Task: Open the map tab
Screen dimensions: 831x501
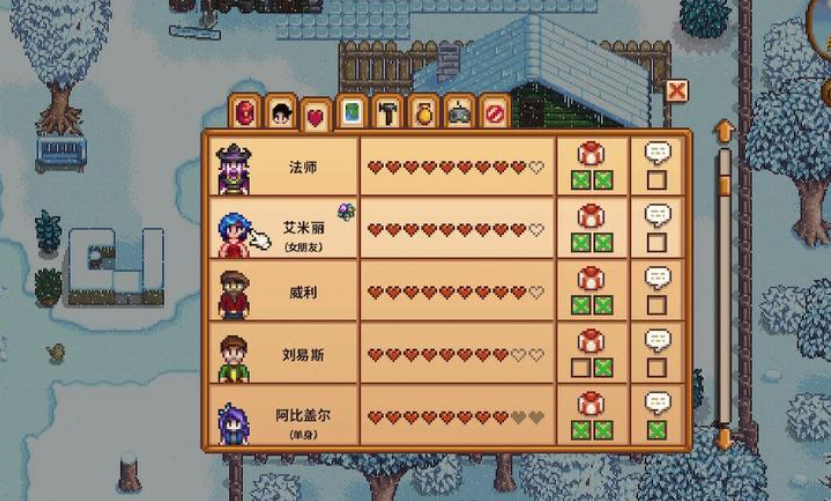Action: [x=351, y=112]
